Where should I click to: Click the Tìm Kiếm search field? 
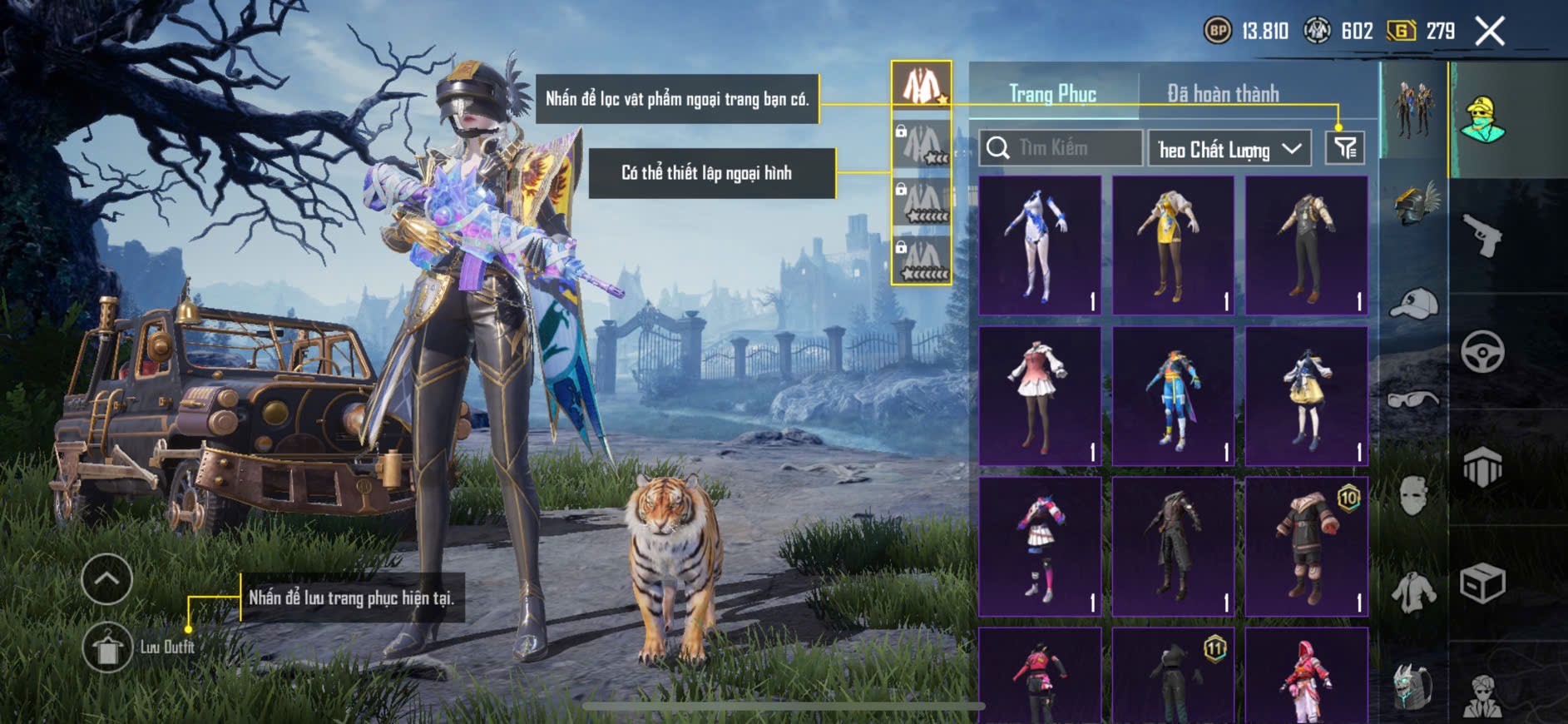(1061, 148)
